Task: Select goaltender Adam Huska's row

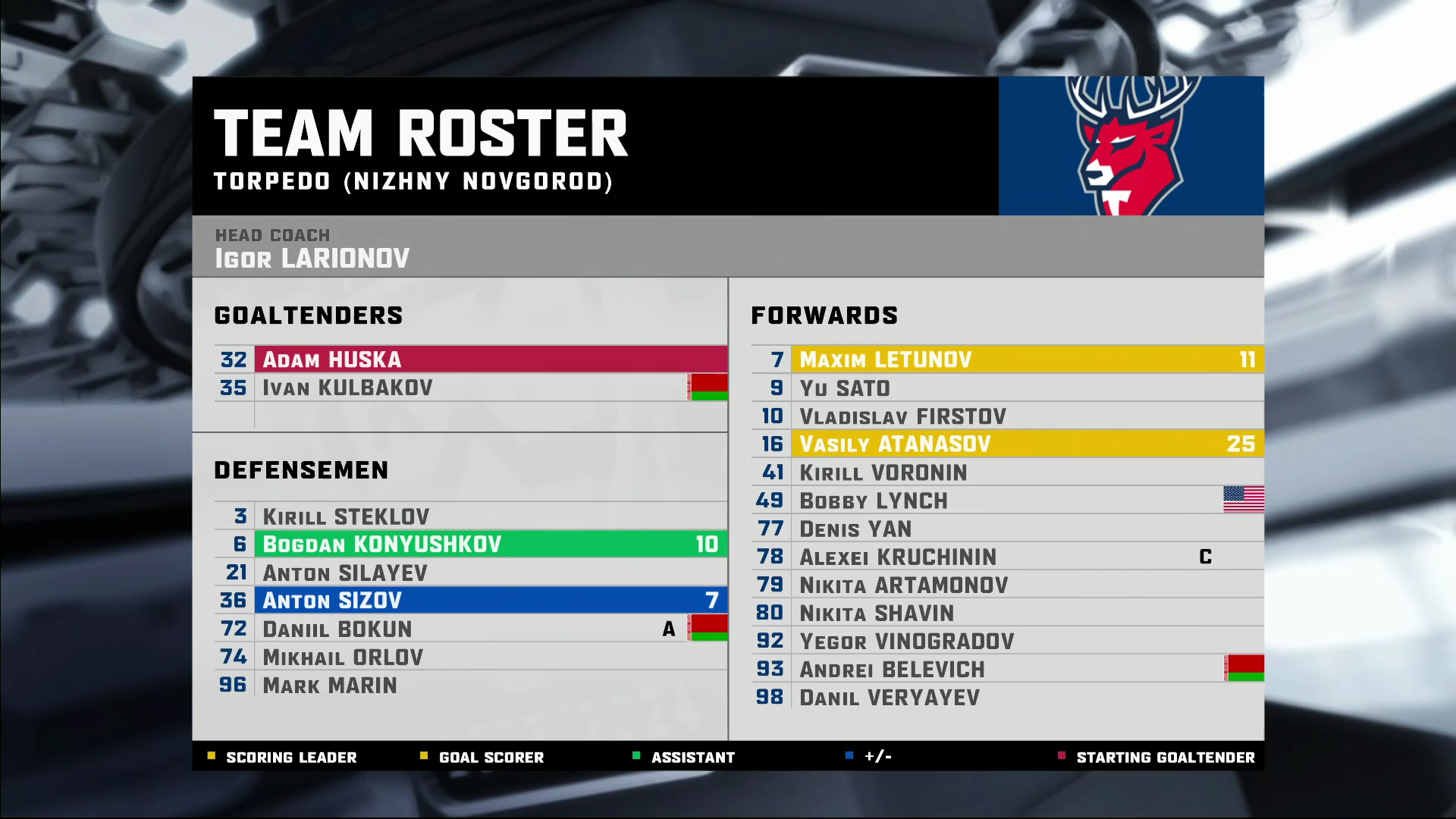Action: (x=470, y=359)
